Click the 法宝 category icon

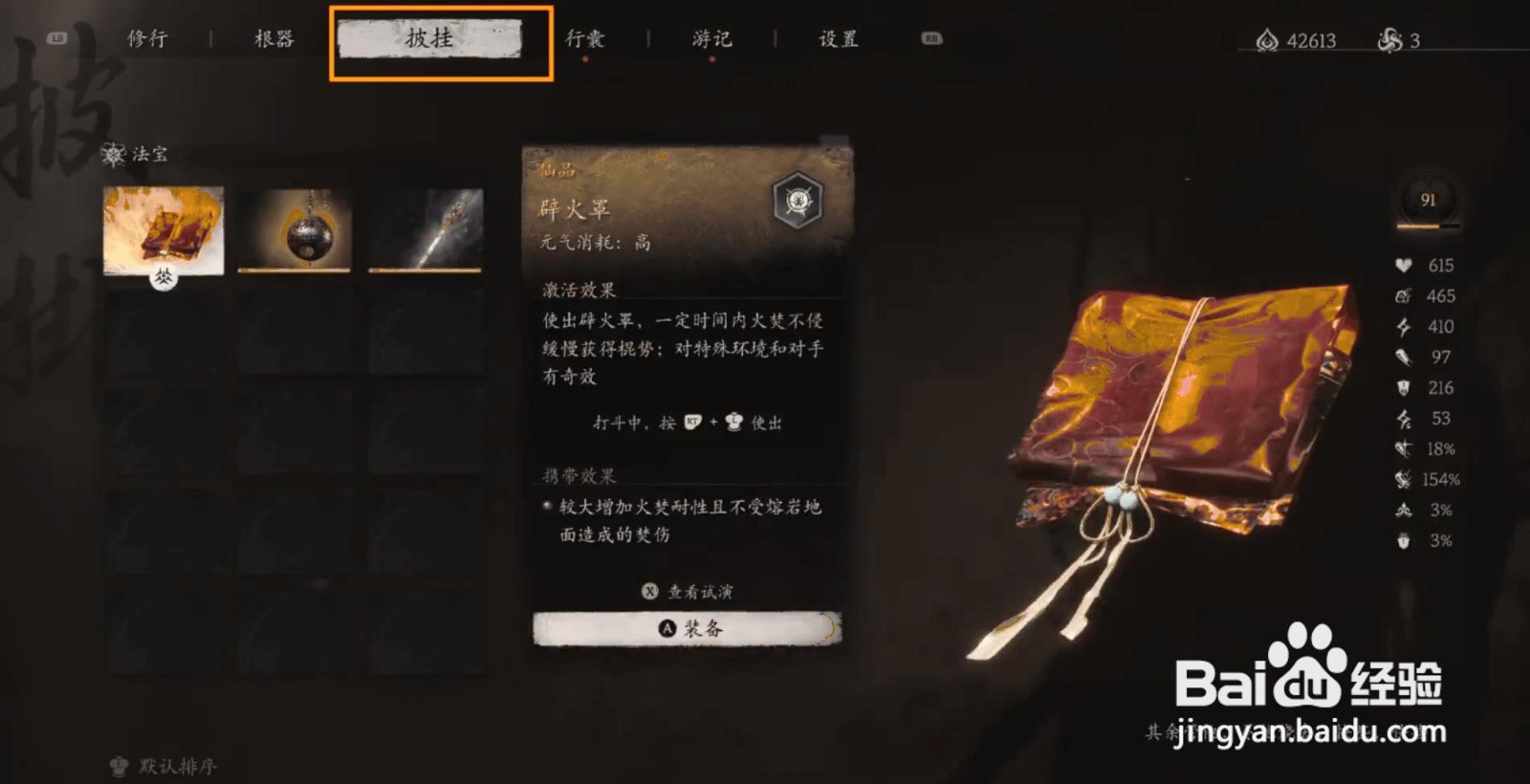click(113, 155)
